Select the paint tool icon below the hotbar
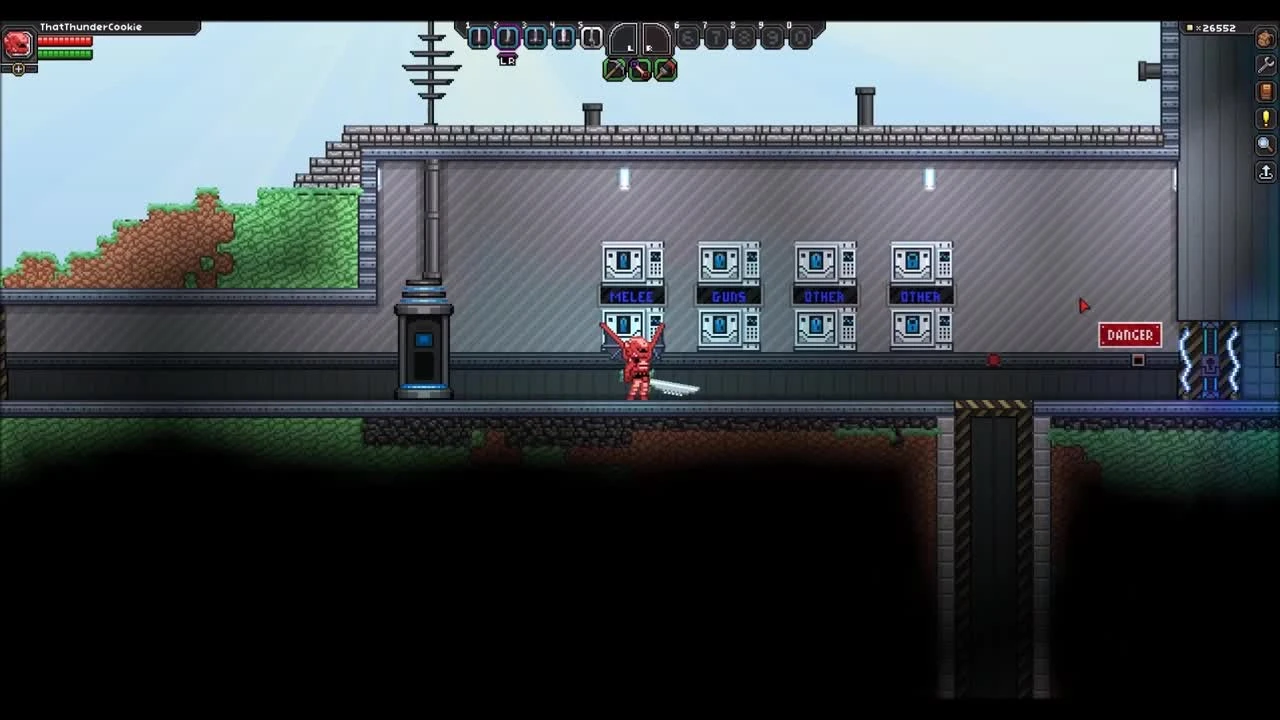Image resolution: width=1280 pixels, height=720 pixels. tap(664, 69)
